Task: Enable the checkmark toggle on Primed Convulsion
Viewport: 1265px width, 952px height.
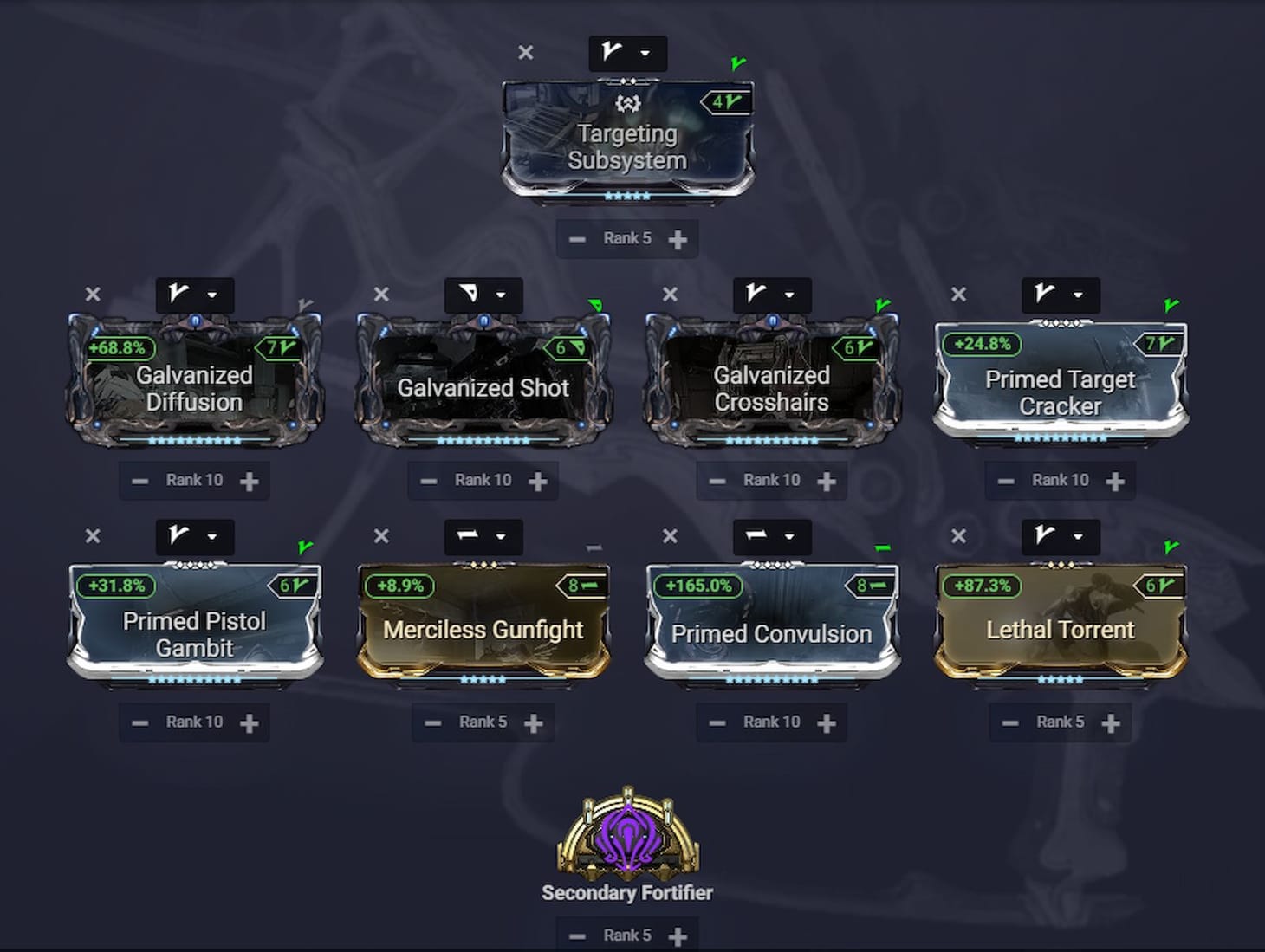Action: (881, 547)
